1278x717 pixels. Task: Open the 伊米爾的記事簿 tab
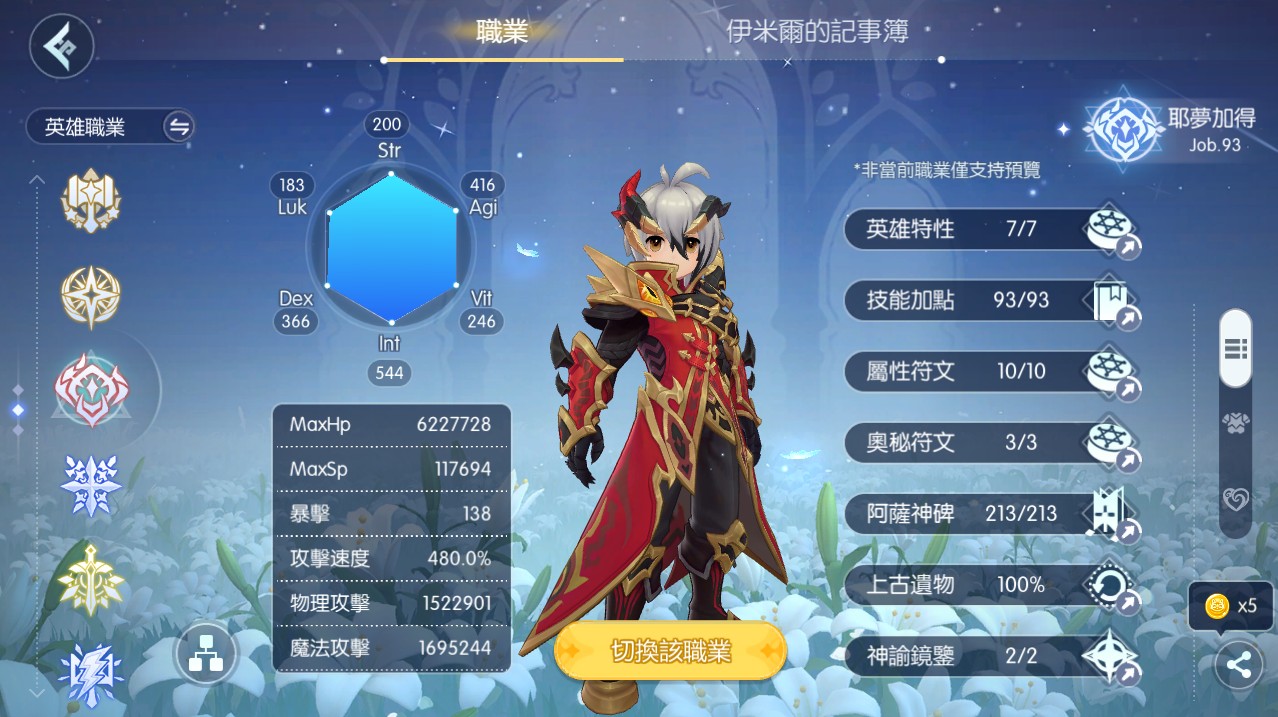(x=817, y=32)
